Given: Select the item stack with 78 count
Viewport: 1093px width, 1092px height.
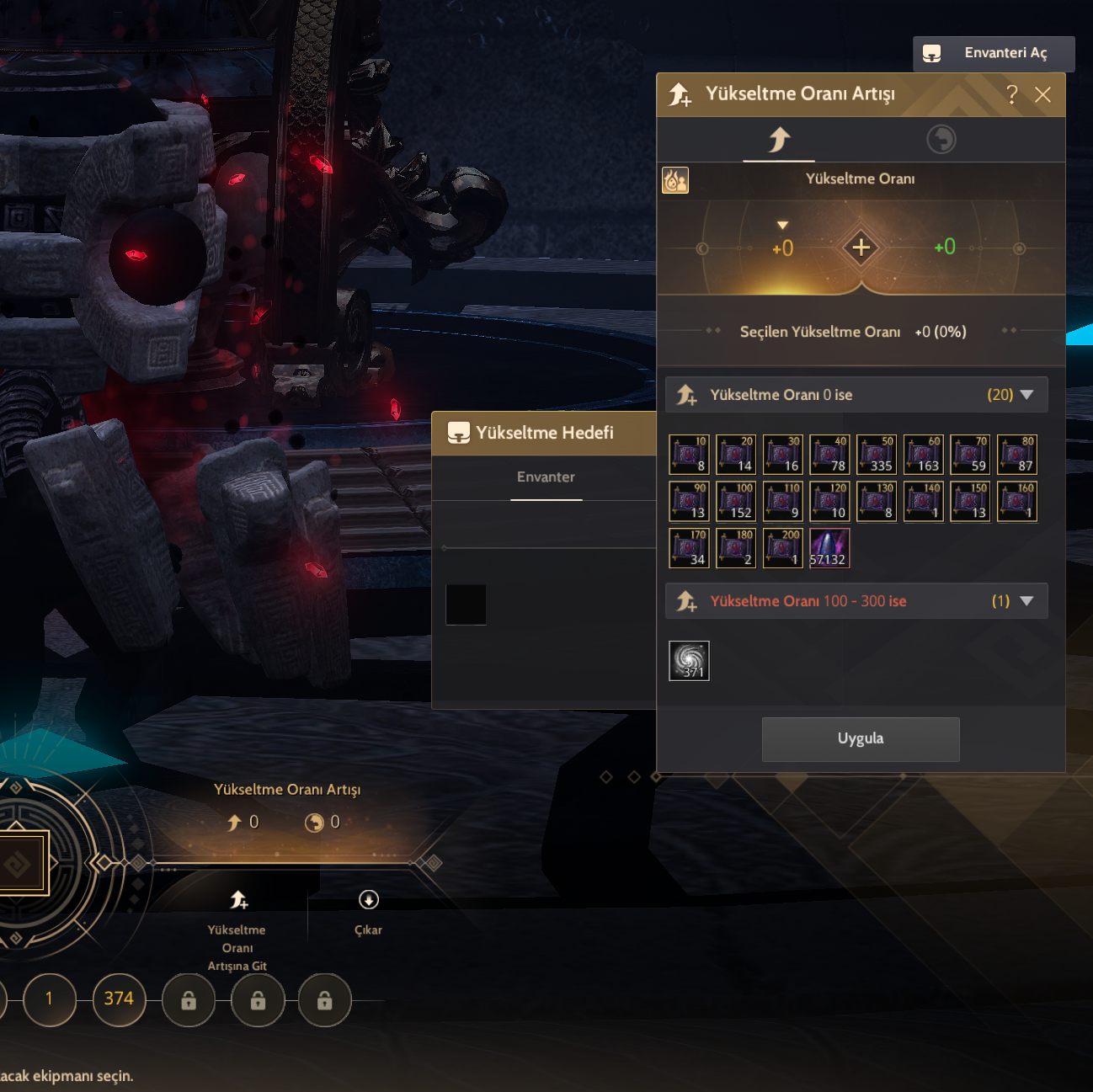Looking at the screenshot, I should [x=829, y=455].
